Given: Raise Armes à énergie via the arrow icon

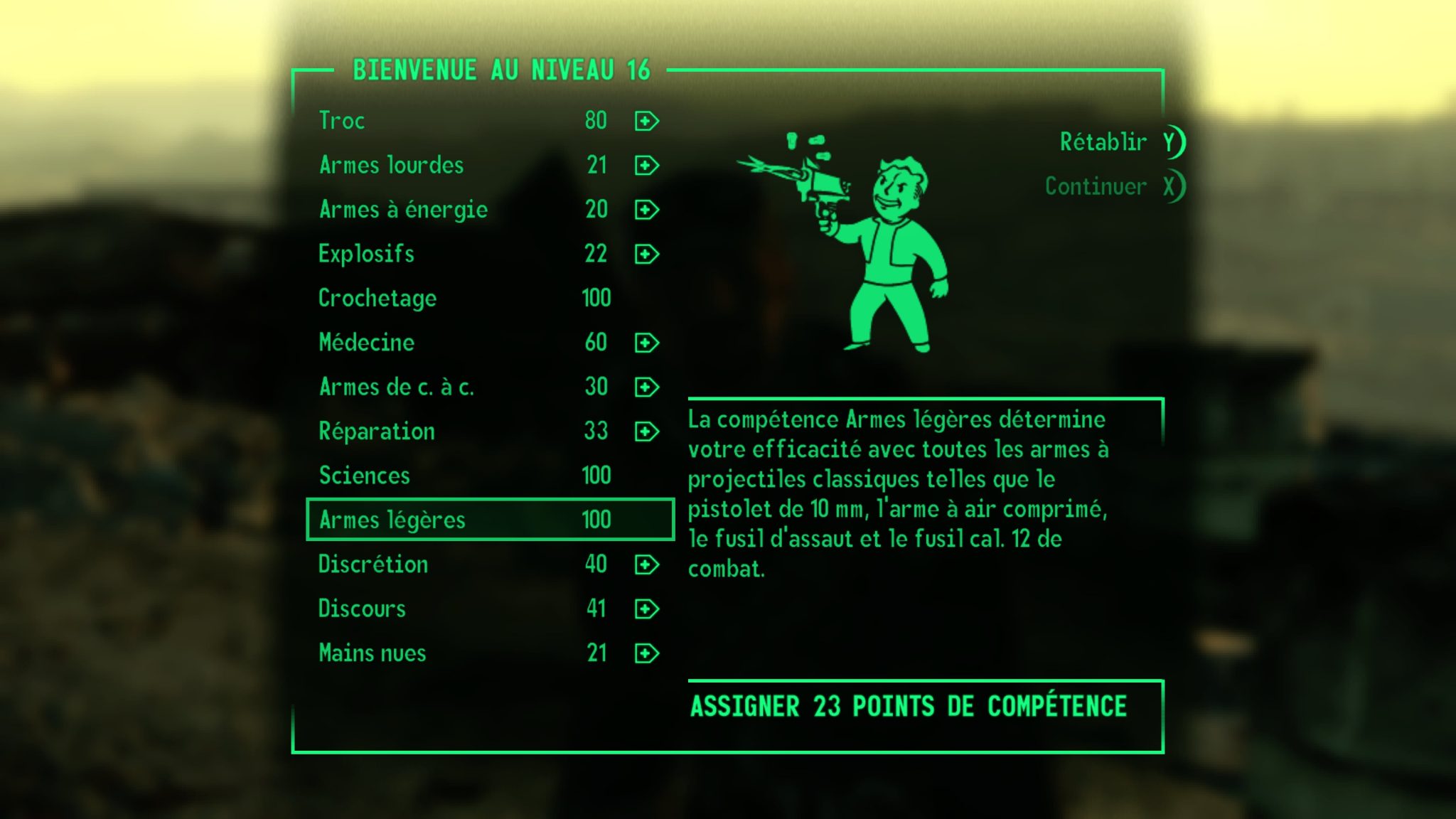Looking at the screenshot, I should coord(646,210).
